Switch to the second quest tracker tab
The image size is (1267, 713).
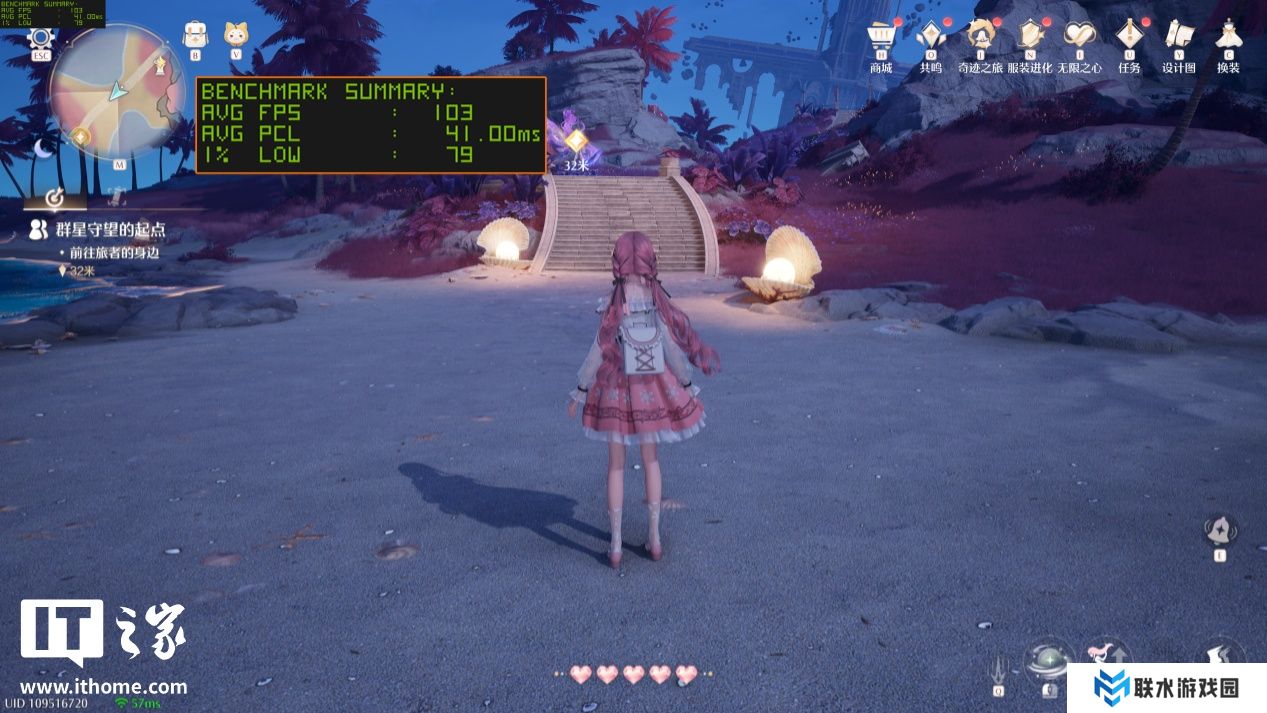[x=116, y=195]
